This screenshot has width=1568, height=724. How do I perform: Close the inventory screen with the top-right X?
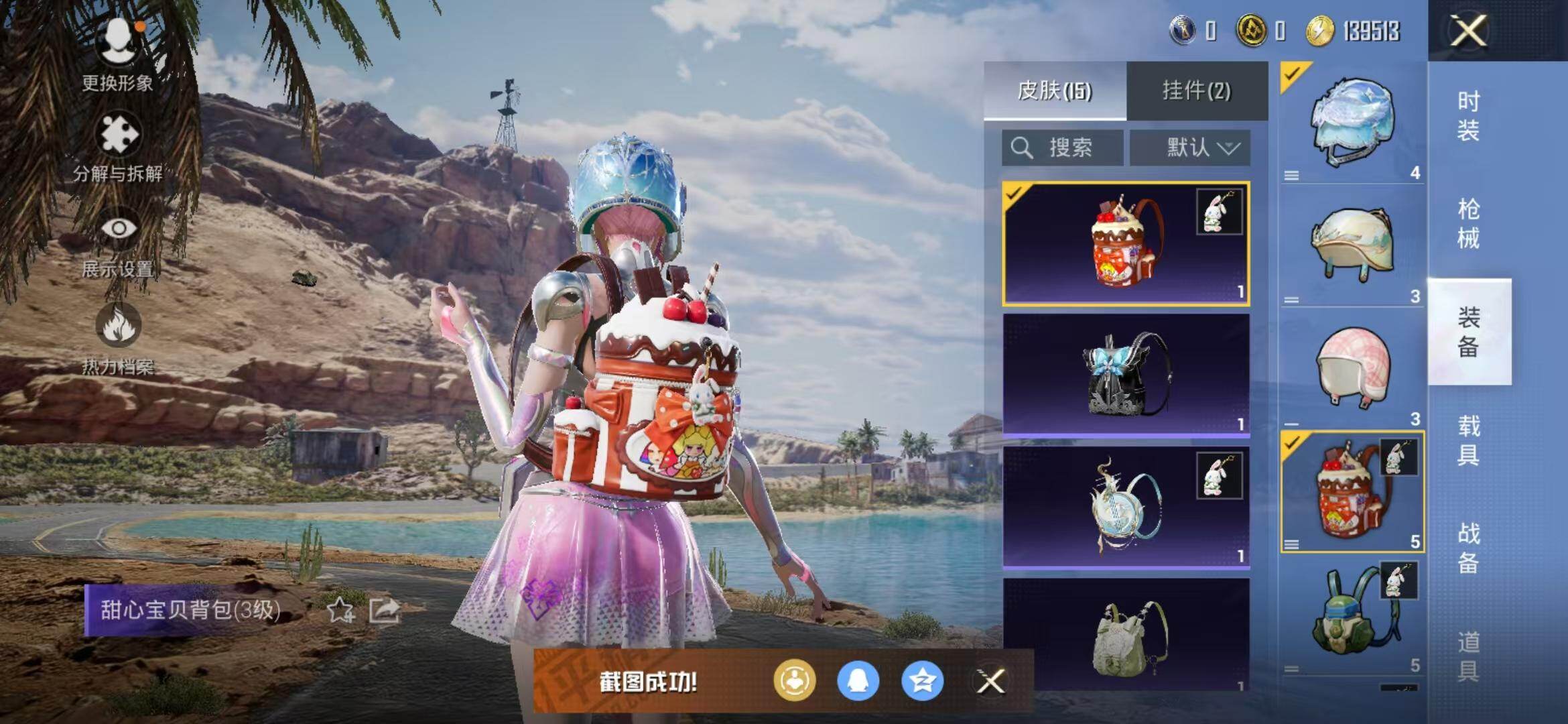(x=1467, y=31)
